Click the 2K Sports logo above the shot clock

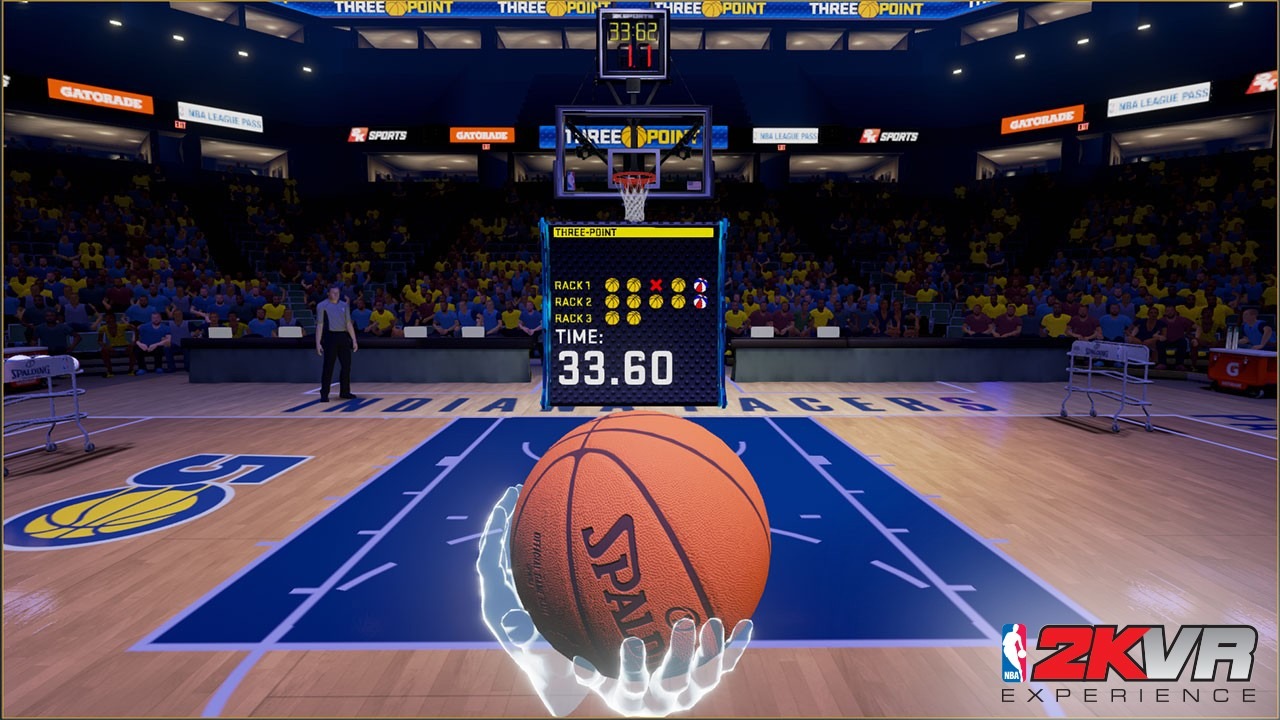pos(633,14)
